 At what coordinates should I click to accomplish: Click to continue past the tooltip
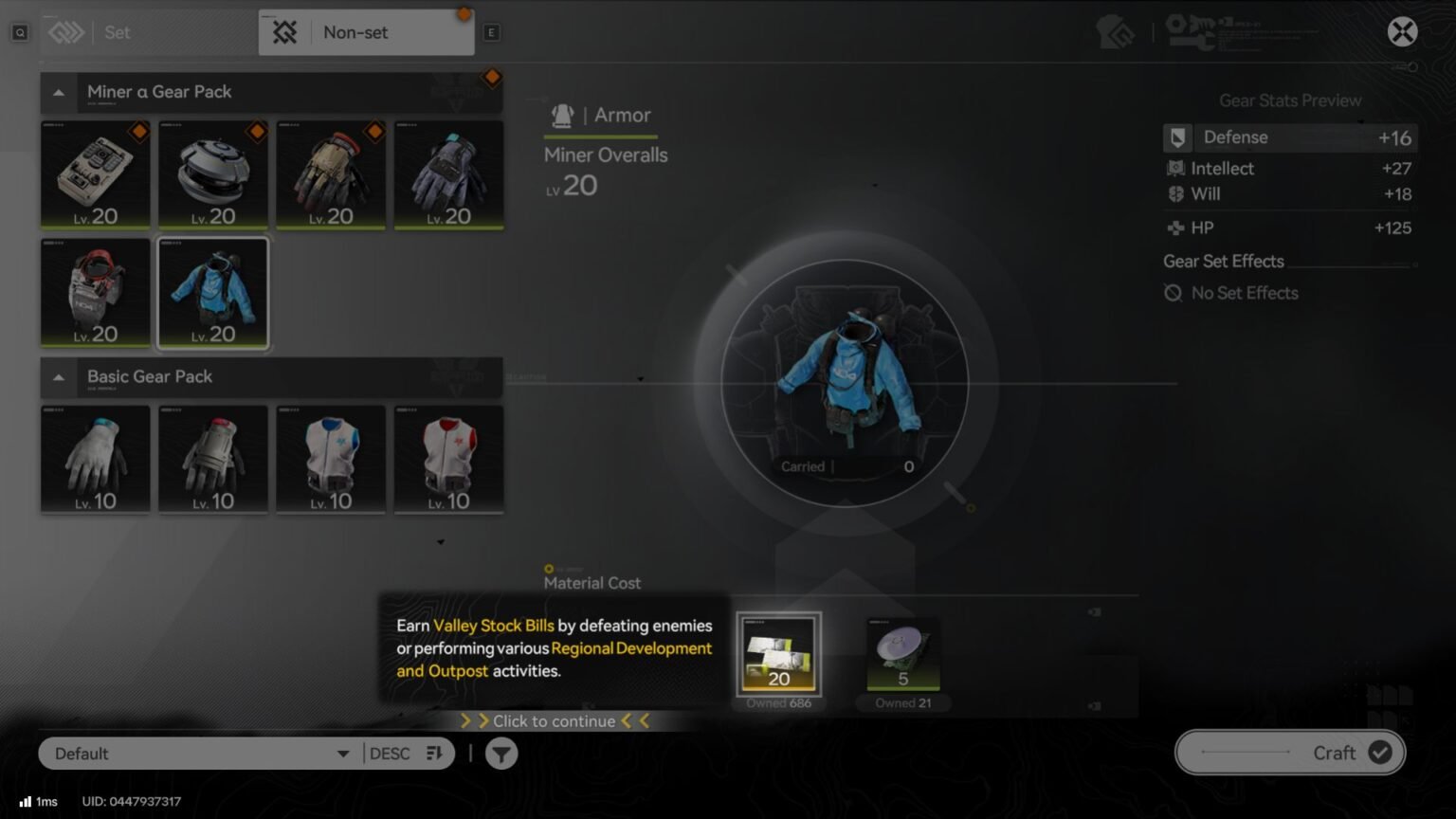[553, 720]
